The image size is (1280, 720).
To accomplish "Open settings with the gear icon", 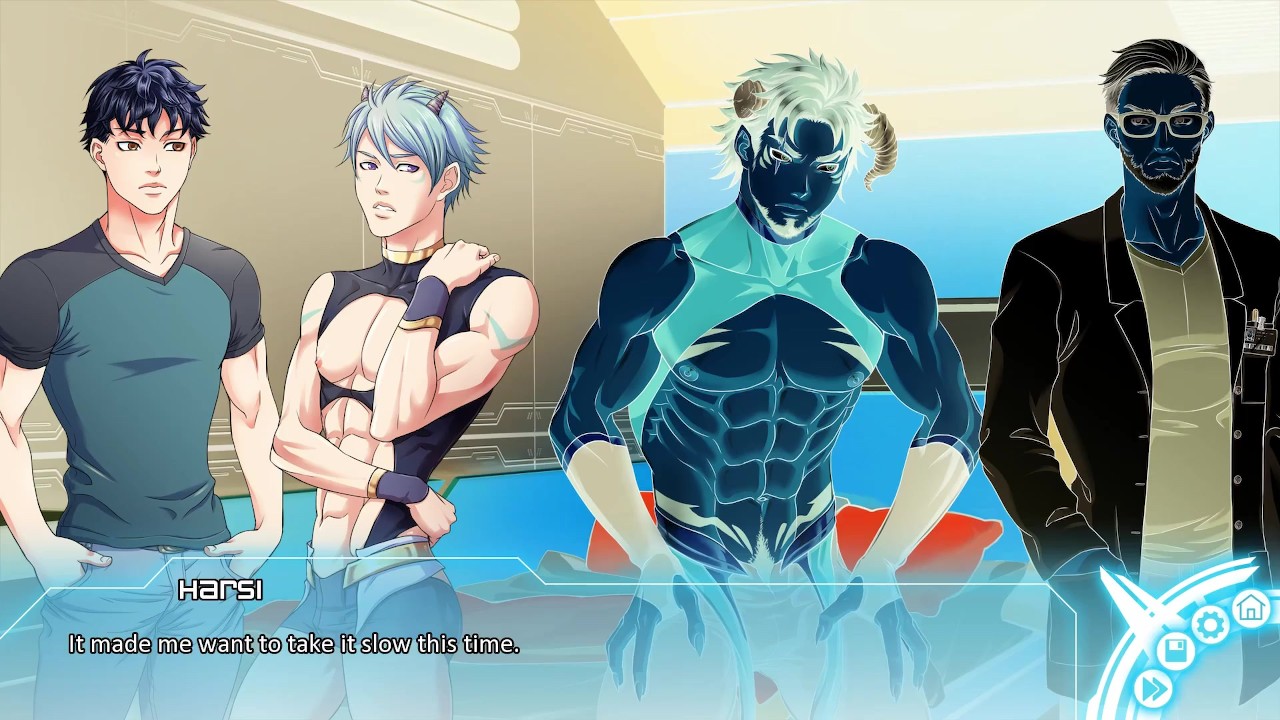I will point(1210,625).
